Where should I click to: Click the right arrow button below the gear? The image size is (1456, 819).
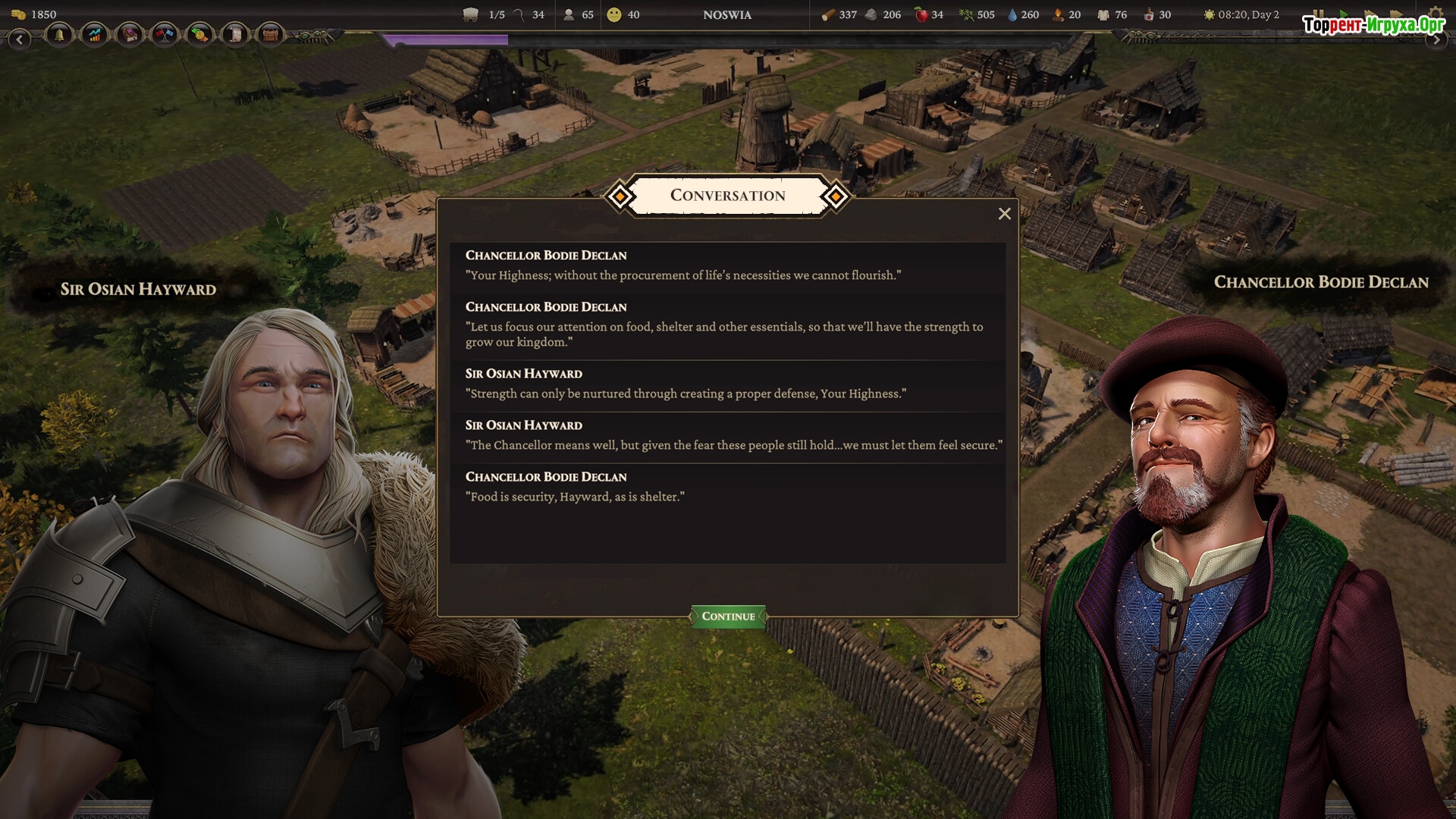[1436, 39]
